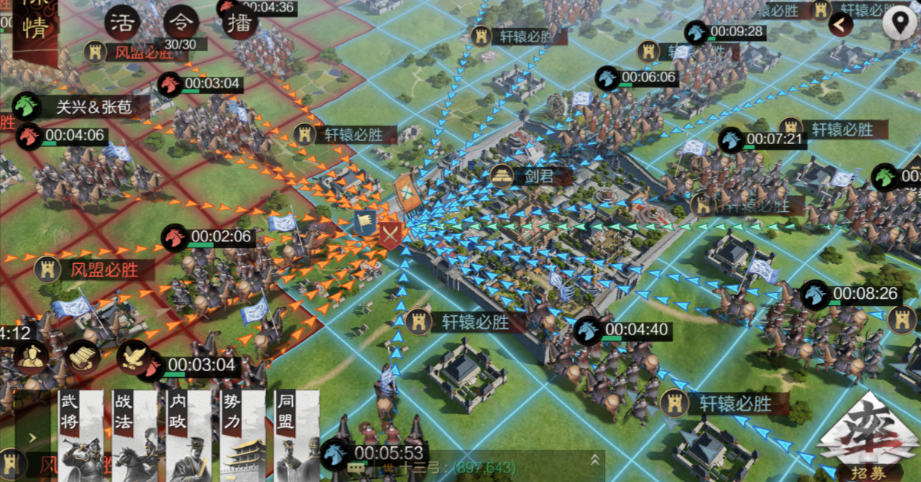The image size is (921, 482).
Task: Open the 播 broadcast button
Action: [x=240, y=22]
